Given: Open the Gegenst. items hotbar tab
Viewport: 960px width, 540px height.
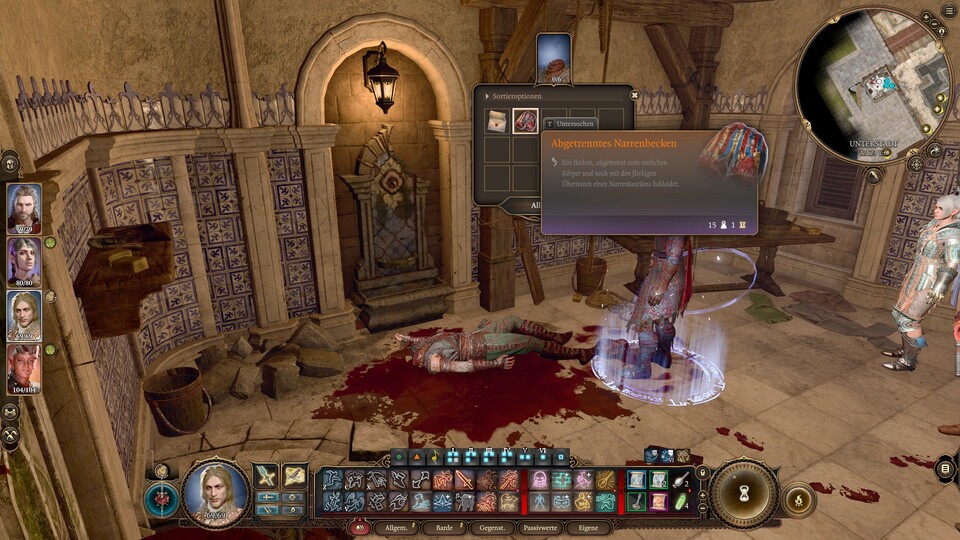Looking at the screenshot, I should [x=492, y=527].
